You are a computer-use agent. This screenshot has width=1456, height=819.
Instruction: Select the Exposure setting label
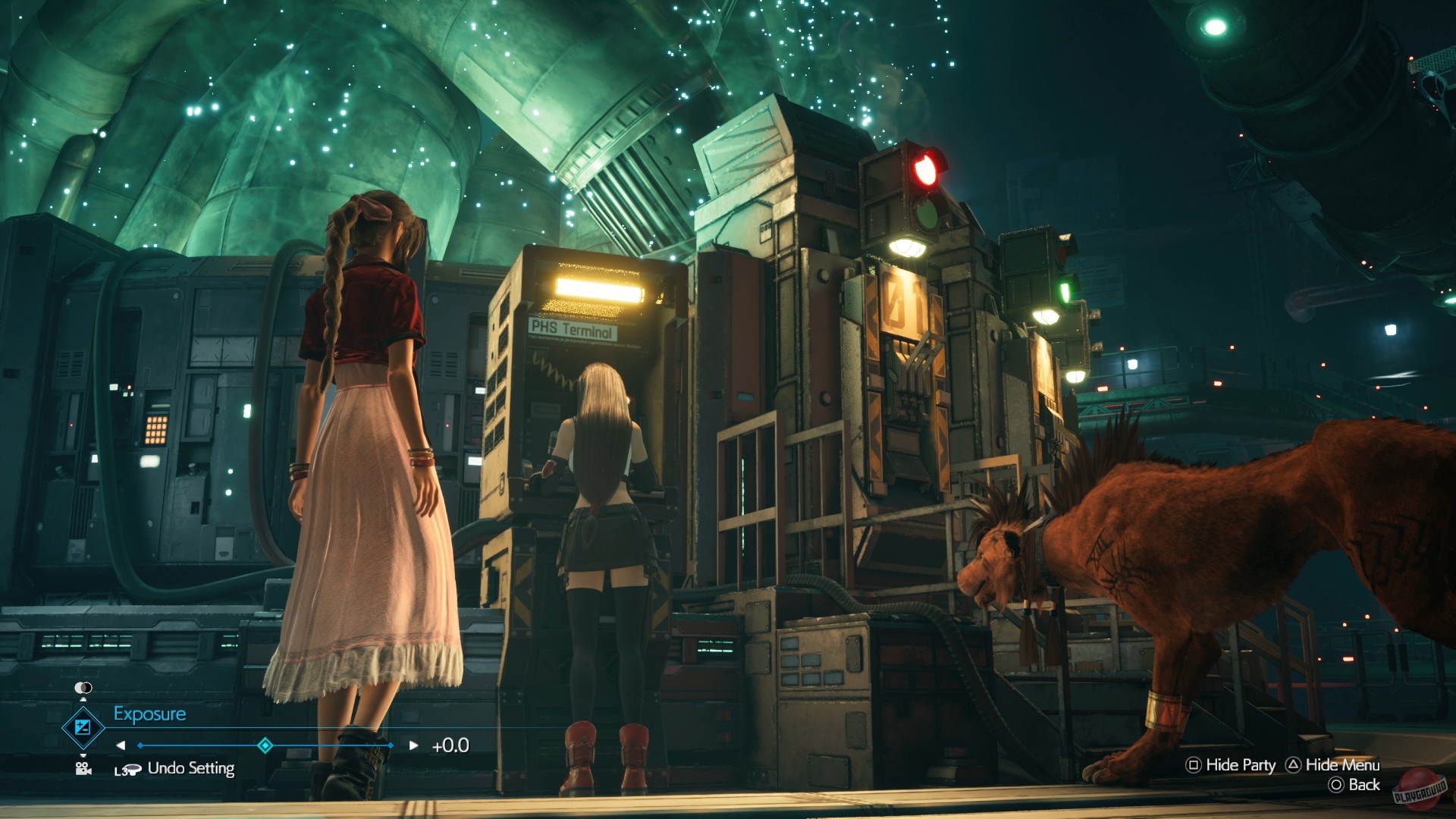pyautogui.click(x=150, y=713)
